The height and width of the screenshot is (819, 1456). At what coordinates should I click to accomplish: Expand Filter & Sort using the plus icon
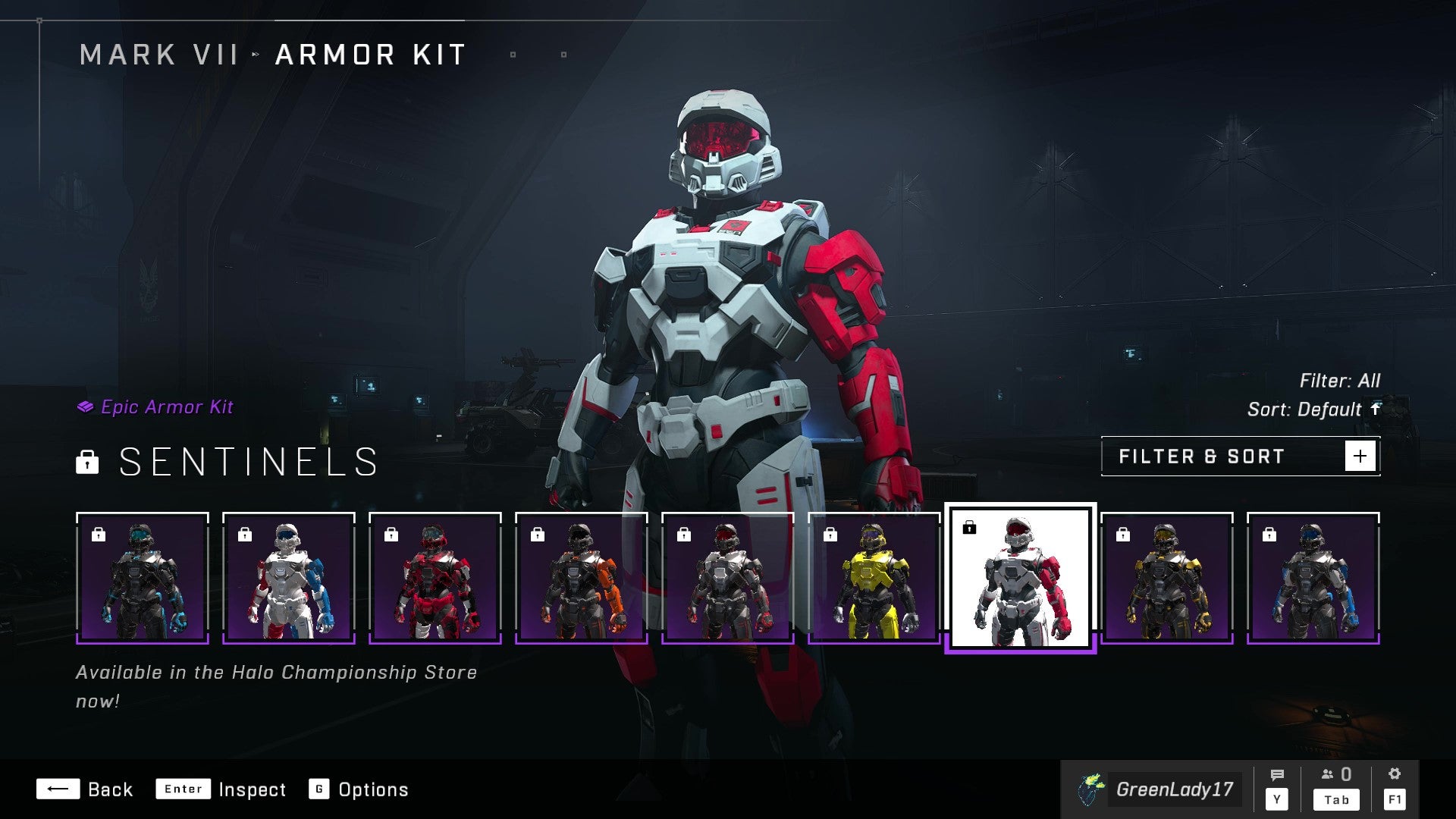(1362, 455)
